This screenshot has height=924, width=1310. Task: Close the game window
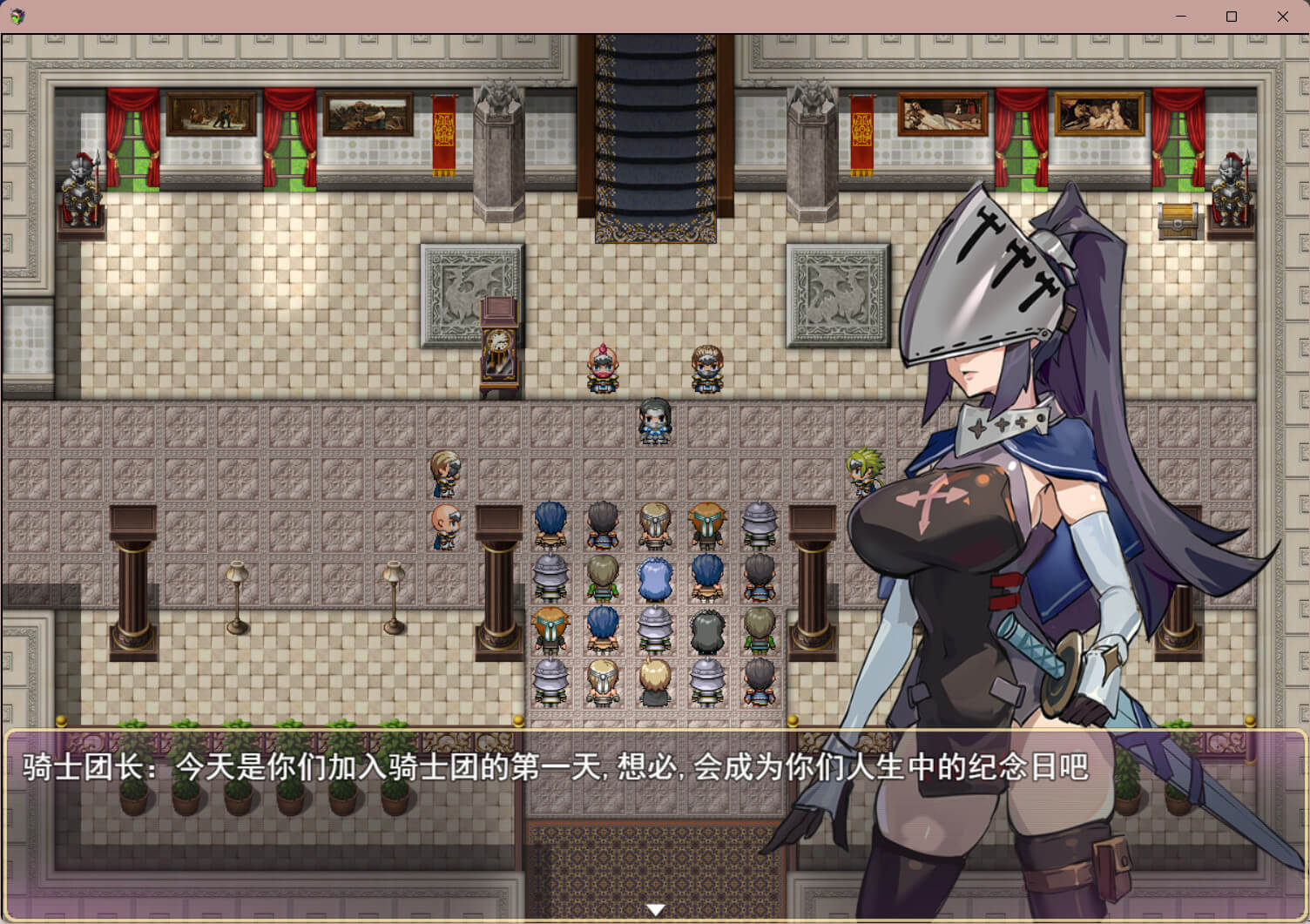(1282, 17)
